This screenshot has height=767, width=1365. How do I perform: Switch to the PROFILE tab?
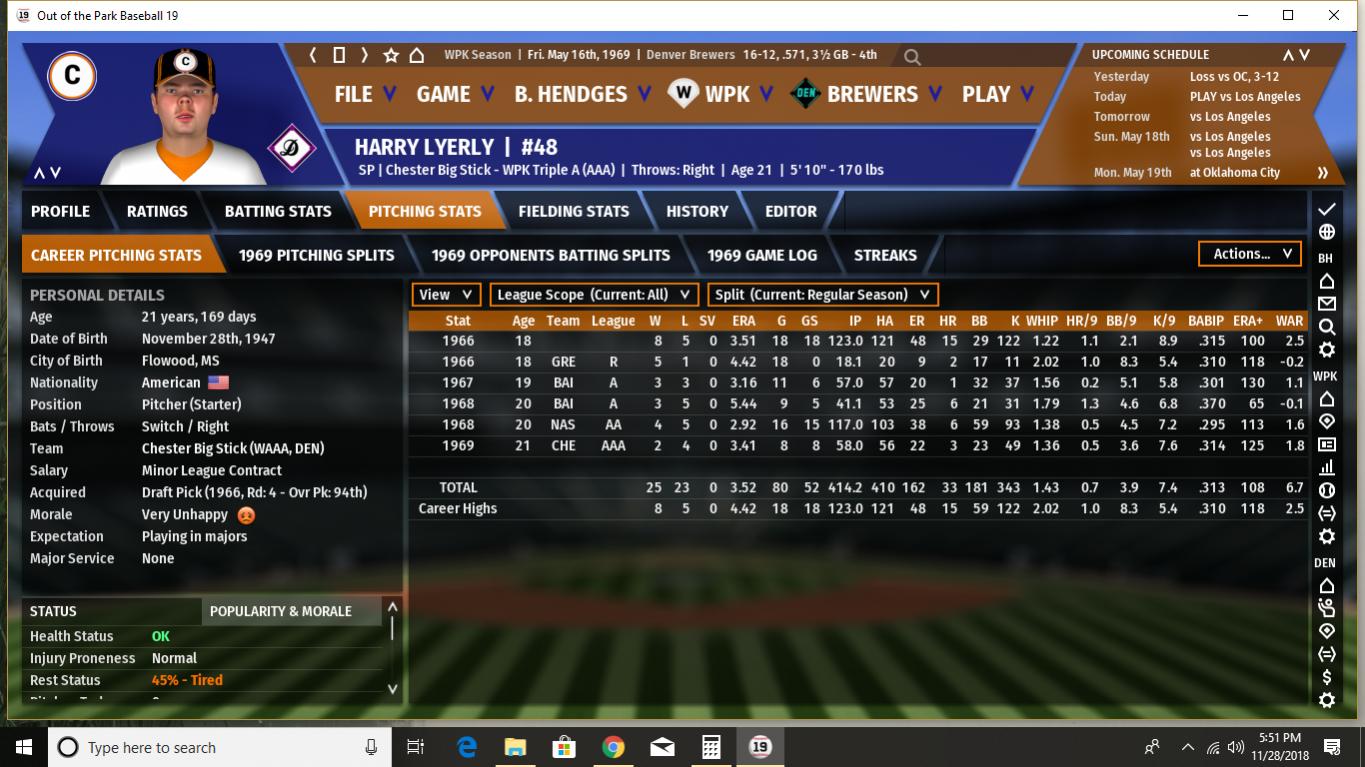click(60, 211)
